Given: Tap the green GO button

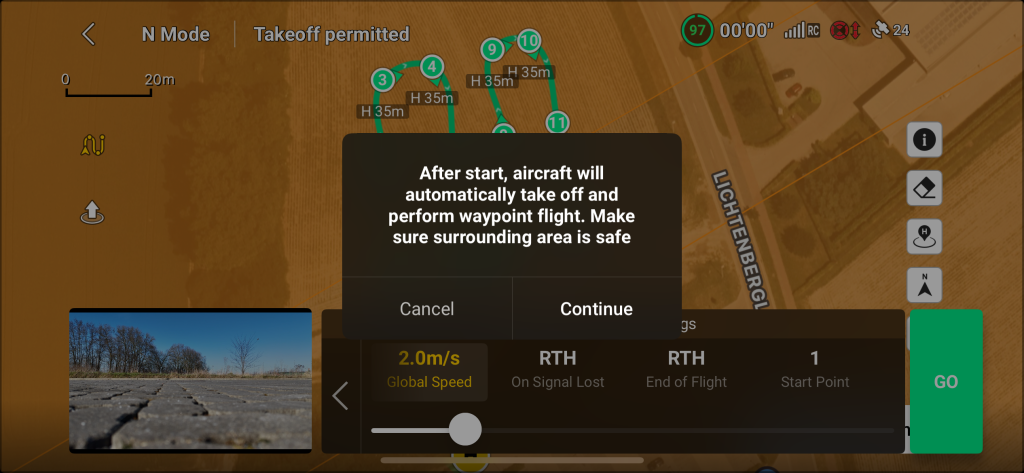Looking at the screenshot, I should (945, 382).
